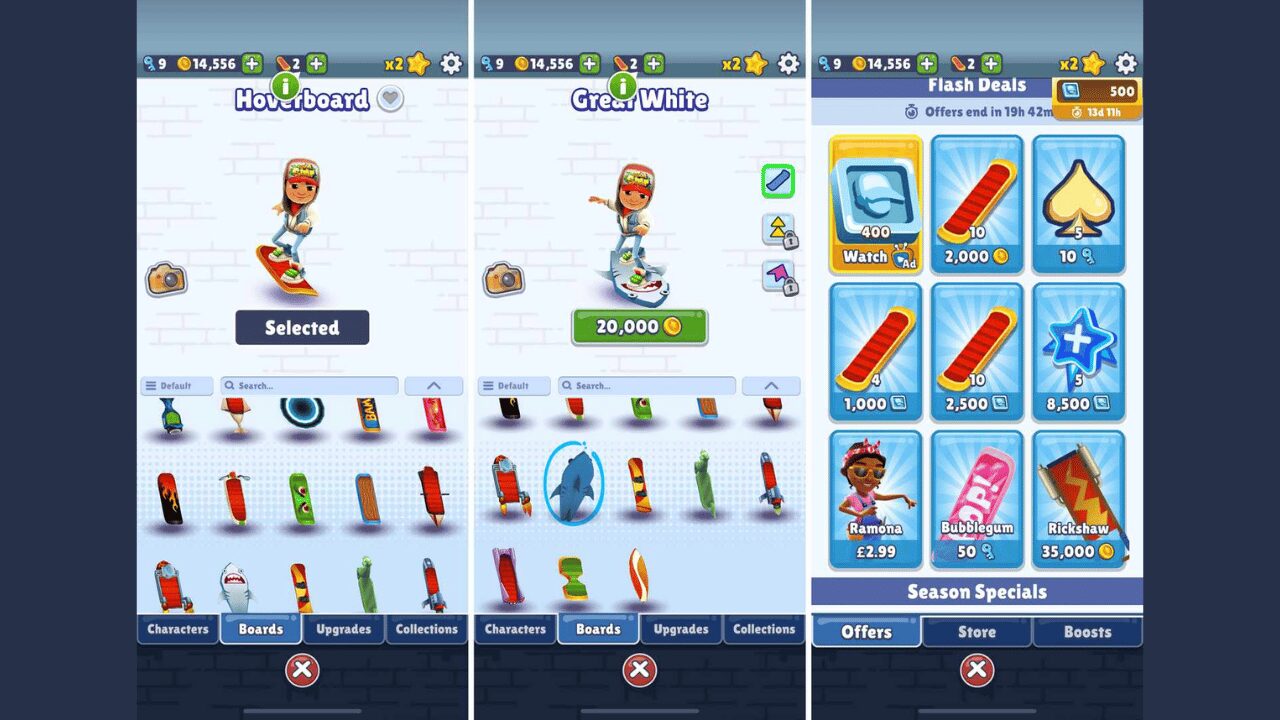This screenshot has height=720, width=1280.
Task: Claim the Watch Ad 400 reward
Action: pos(876,205)
